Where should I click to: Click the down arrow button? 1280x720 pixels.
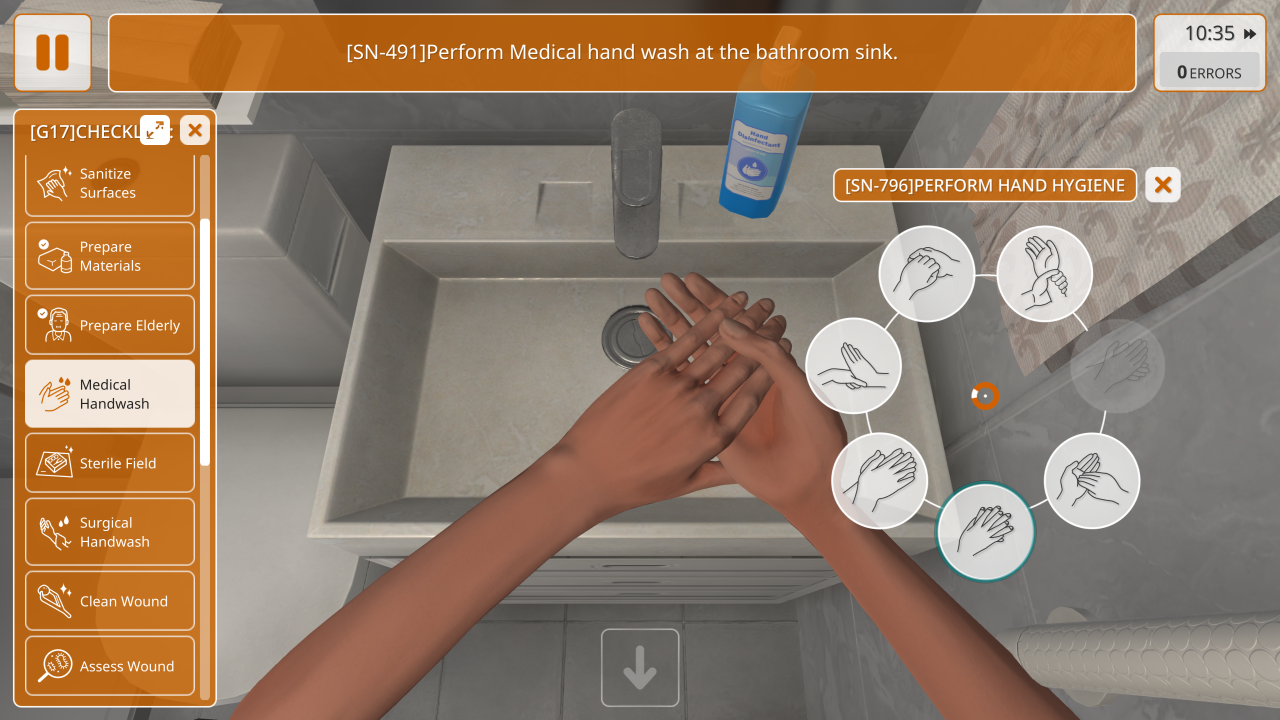click(640, 668)
